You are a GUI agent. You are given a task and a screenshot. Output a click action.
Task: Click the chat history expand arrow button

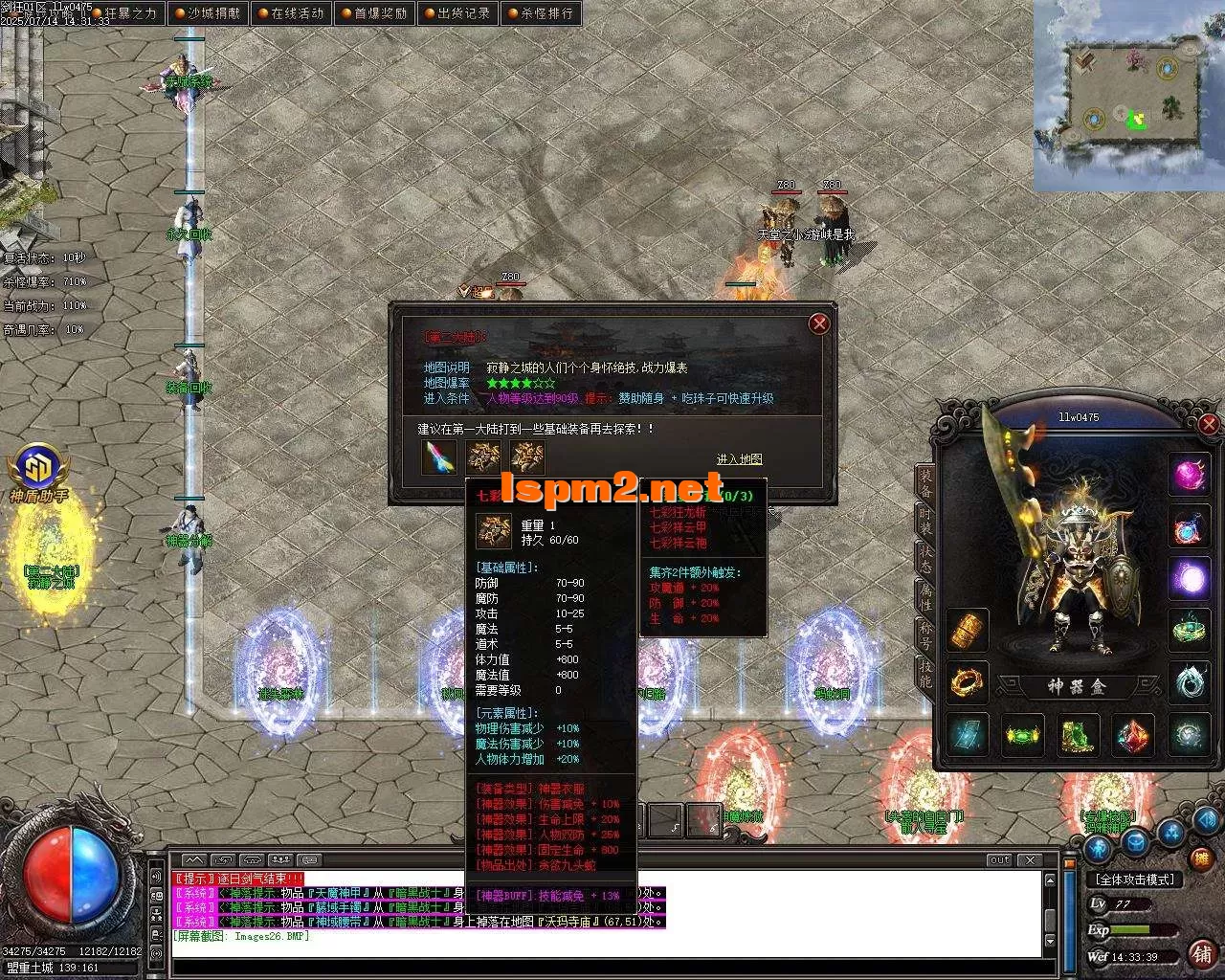(x=225, y=858)
